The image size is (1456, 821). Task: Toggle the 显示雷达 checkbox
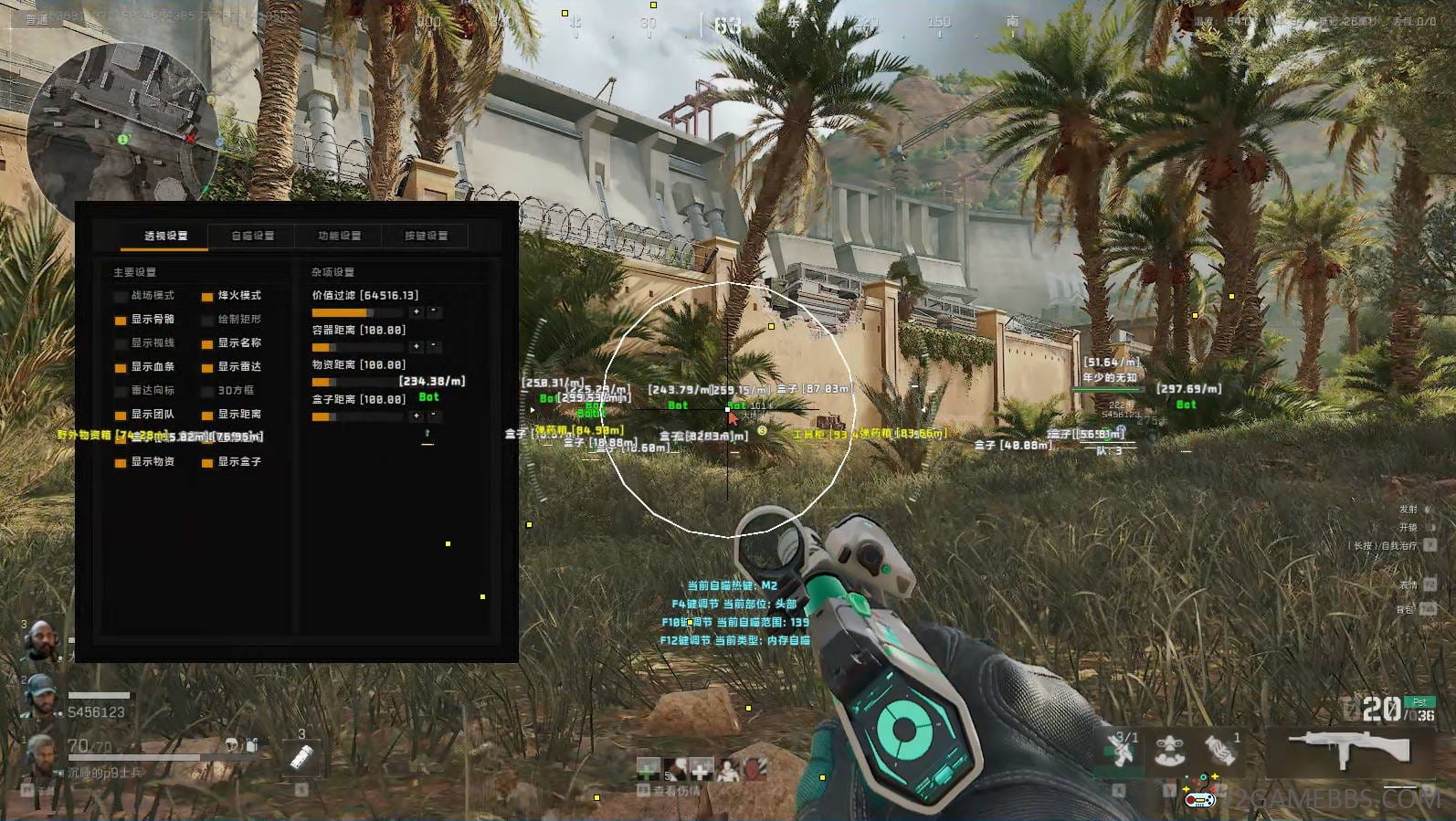click(207, 367)
